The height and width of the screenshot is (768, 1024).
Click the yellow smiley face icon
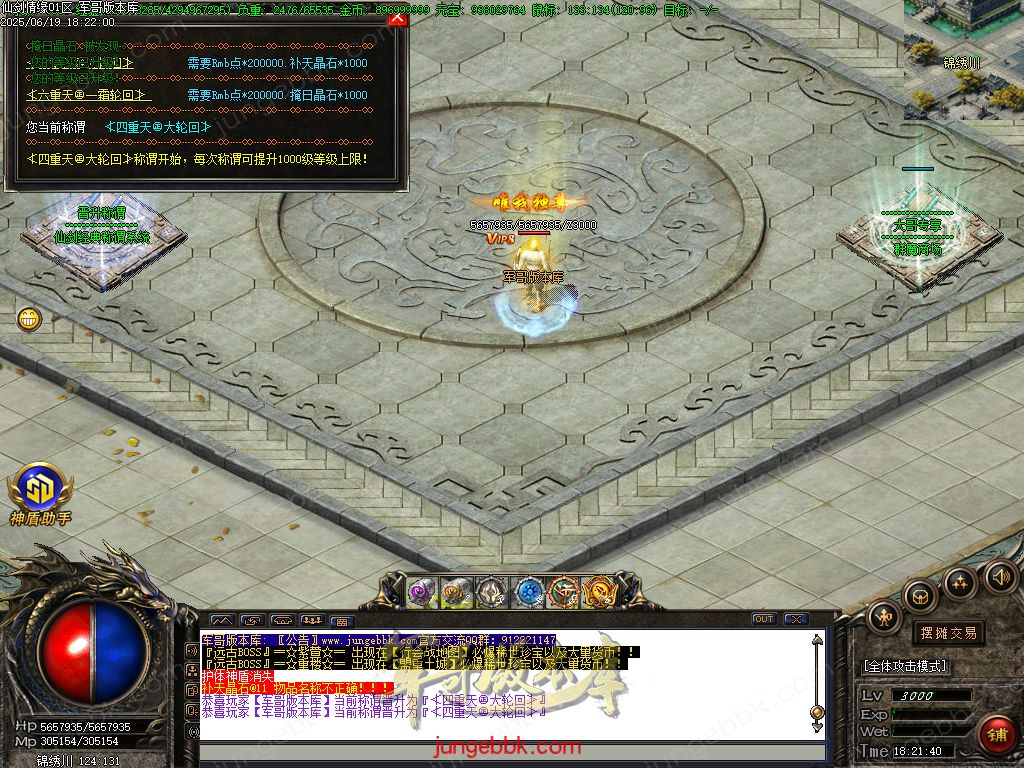(29, 319)
